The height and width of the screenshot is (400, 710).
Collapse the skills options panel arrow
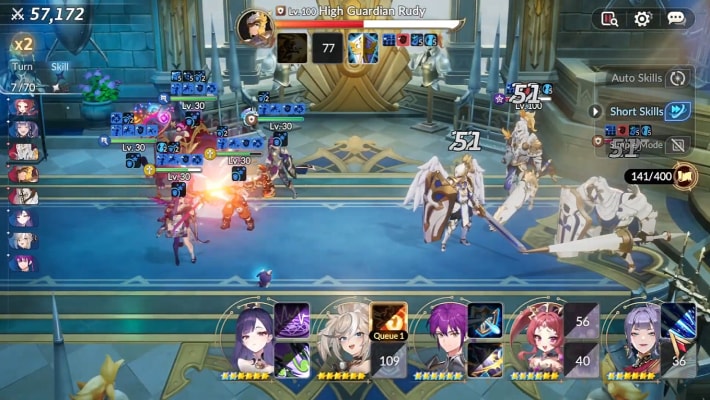pos(596,111)
